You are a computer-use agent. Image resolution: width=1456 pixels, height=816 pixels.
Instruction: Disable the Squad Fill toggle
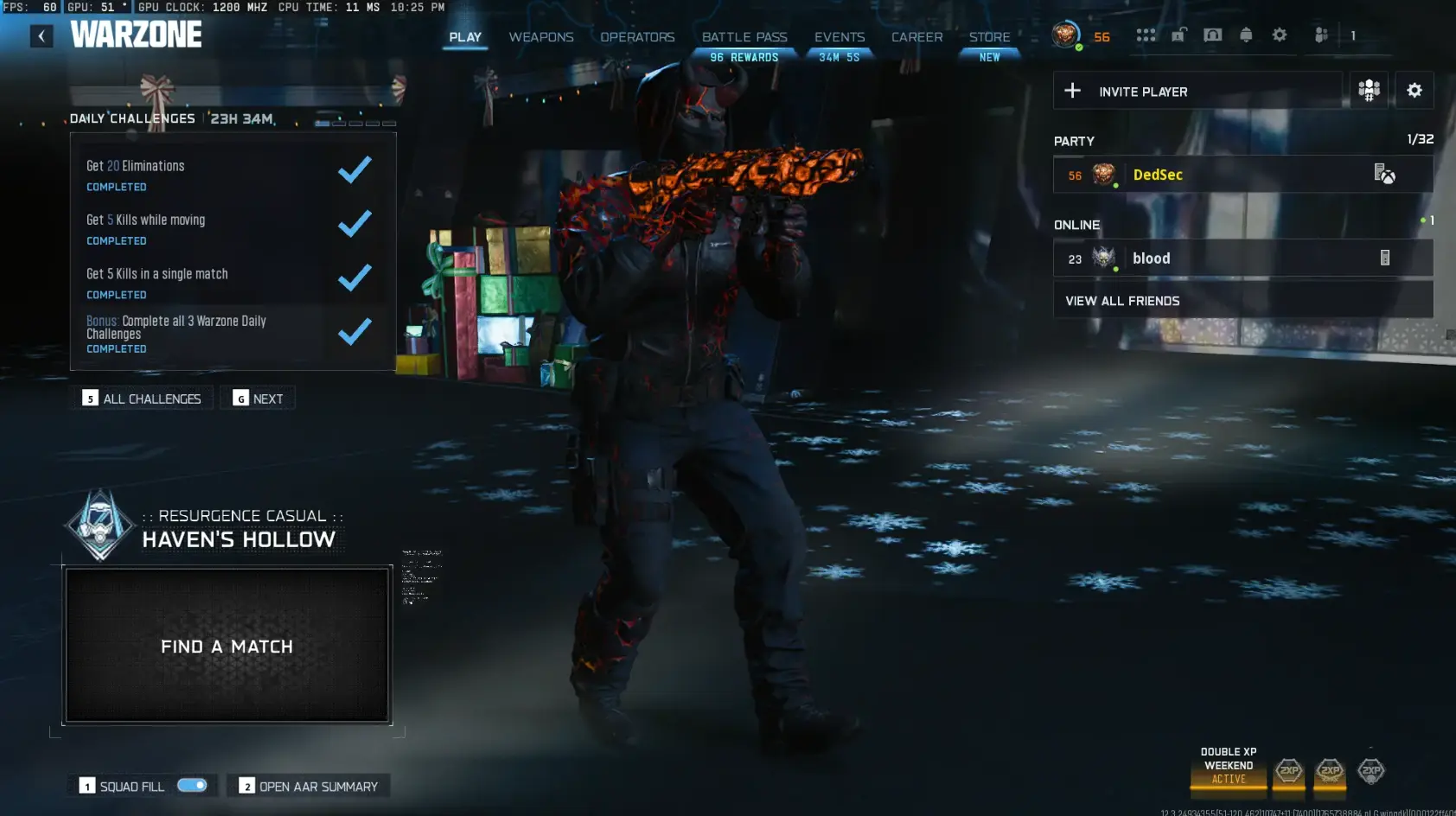pos(192,785)
